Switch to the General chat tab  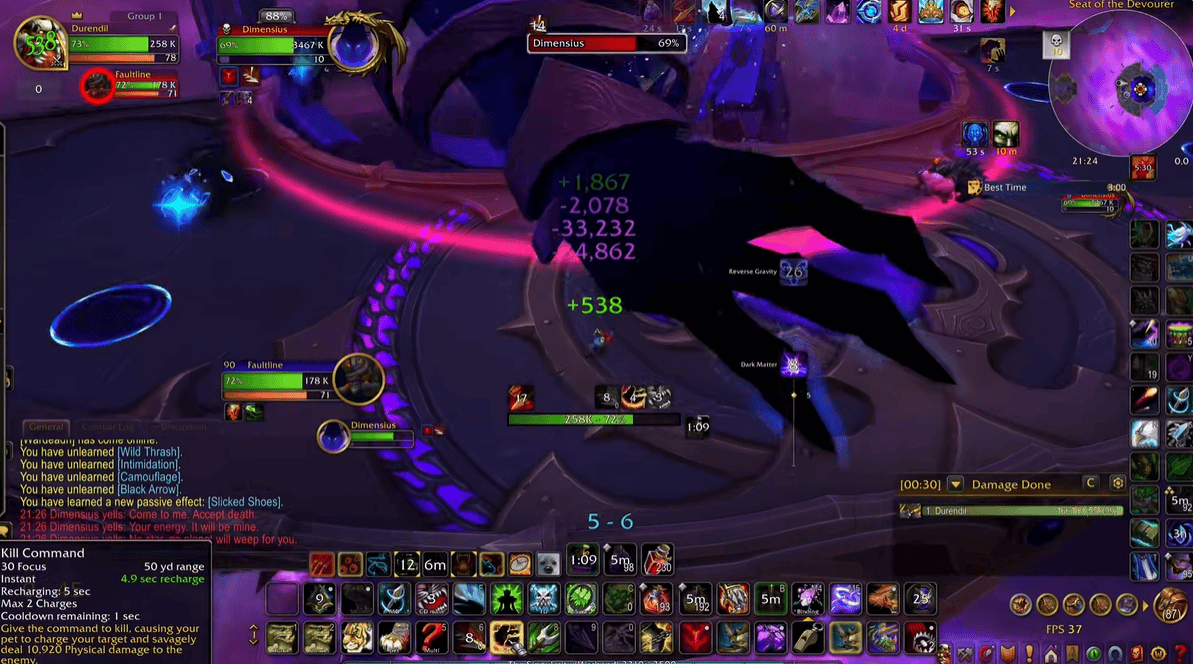click(46, 427)
